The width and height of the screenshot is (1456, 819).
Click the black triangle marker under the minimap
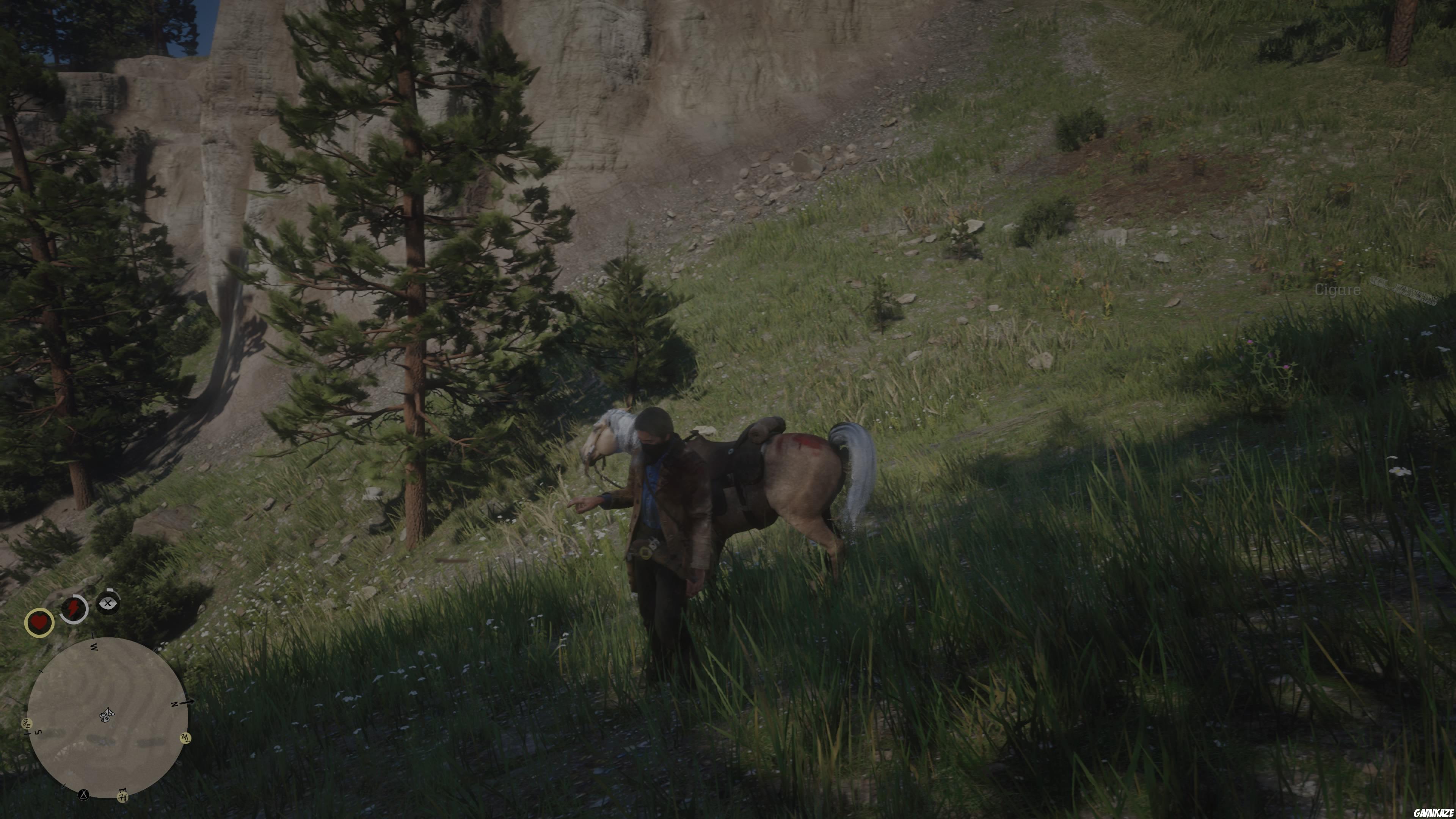pyautogui.click(x=84, y=795)
